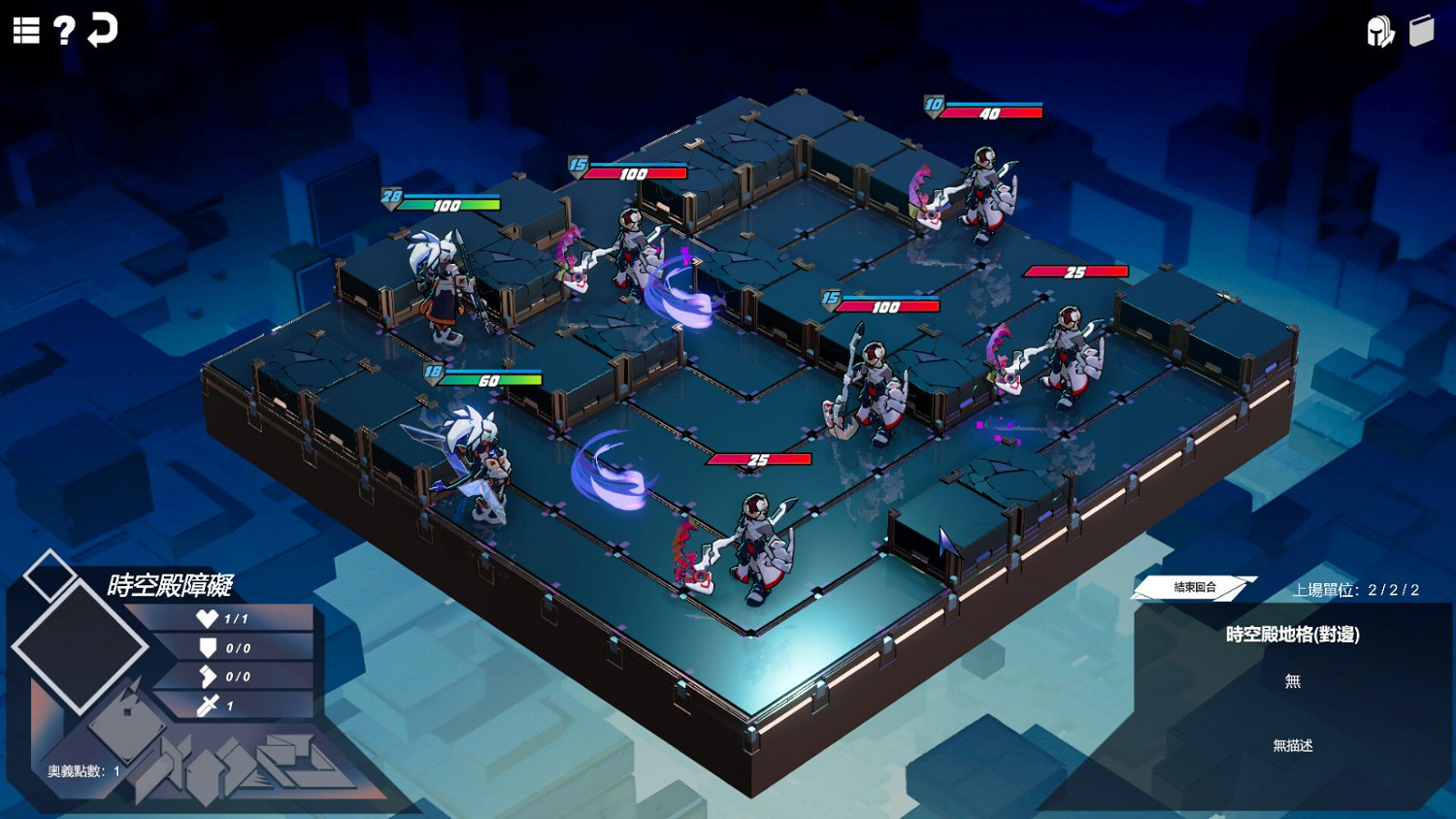Viewport: 1456px width, 819px height.
Task: Click the heart HP icon showing 1/1
Action: click(207, 618)
